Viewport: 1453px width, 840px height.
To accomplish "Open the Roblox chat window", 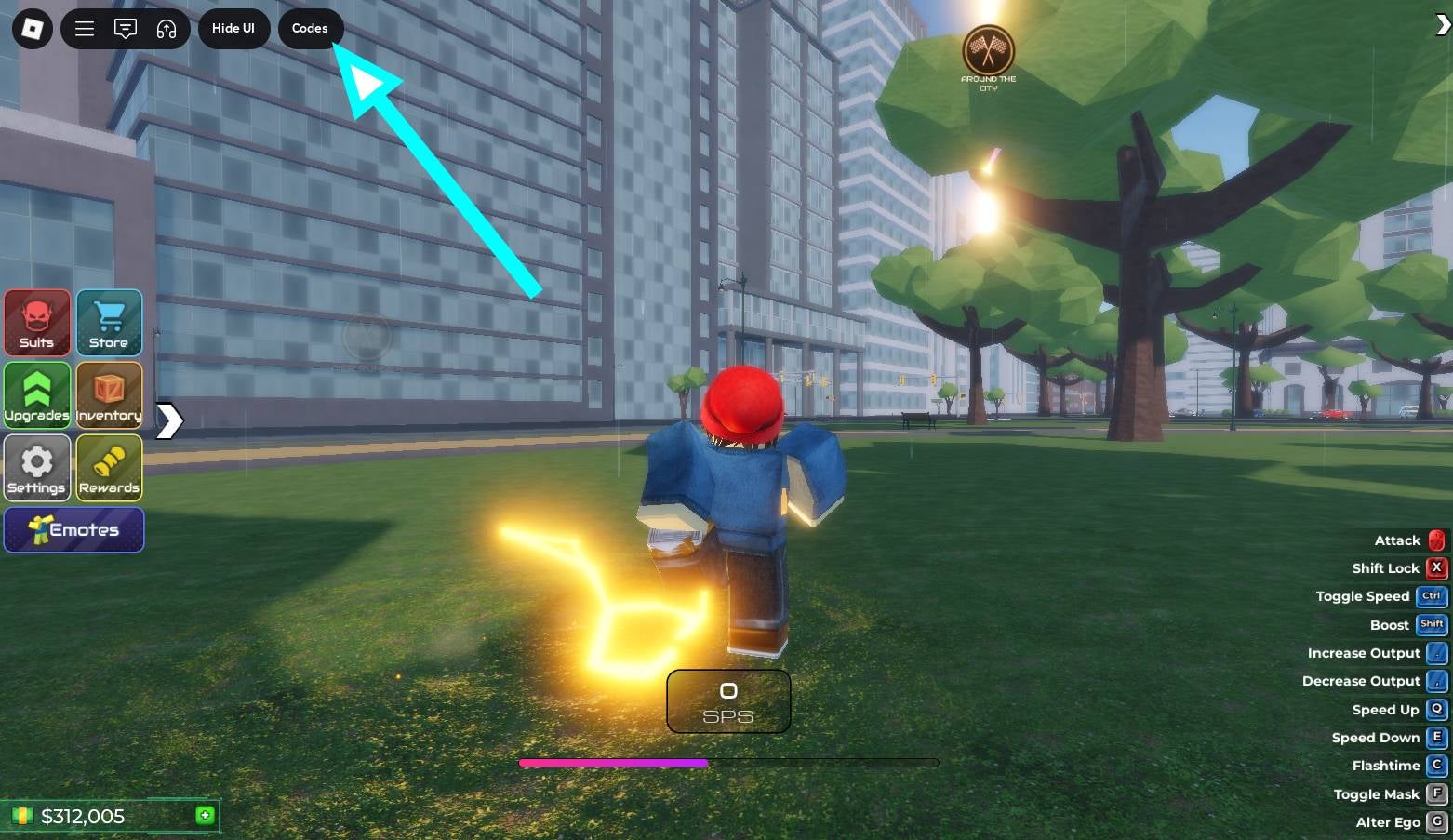I will coord(126,29).
